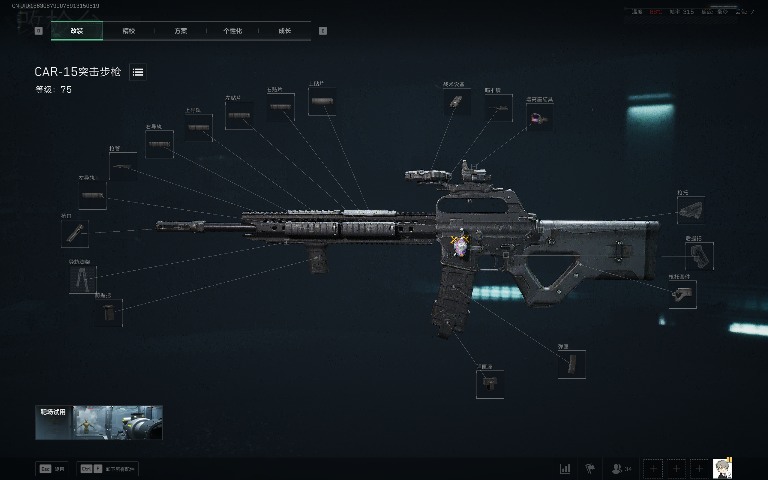Open the firing range trial thumbnail
Viewport: 768px width, 480px height.
point(98,423)
